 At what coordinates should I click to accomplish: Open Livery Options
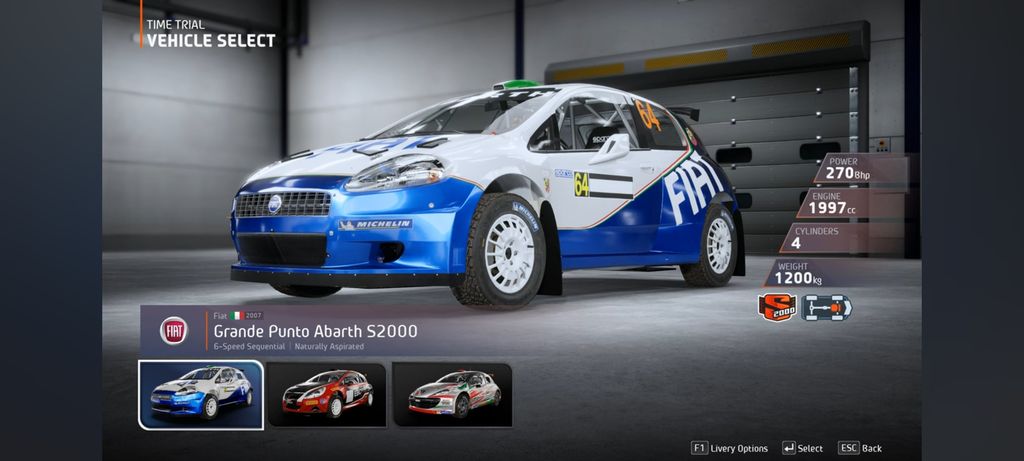(730, 448)
